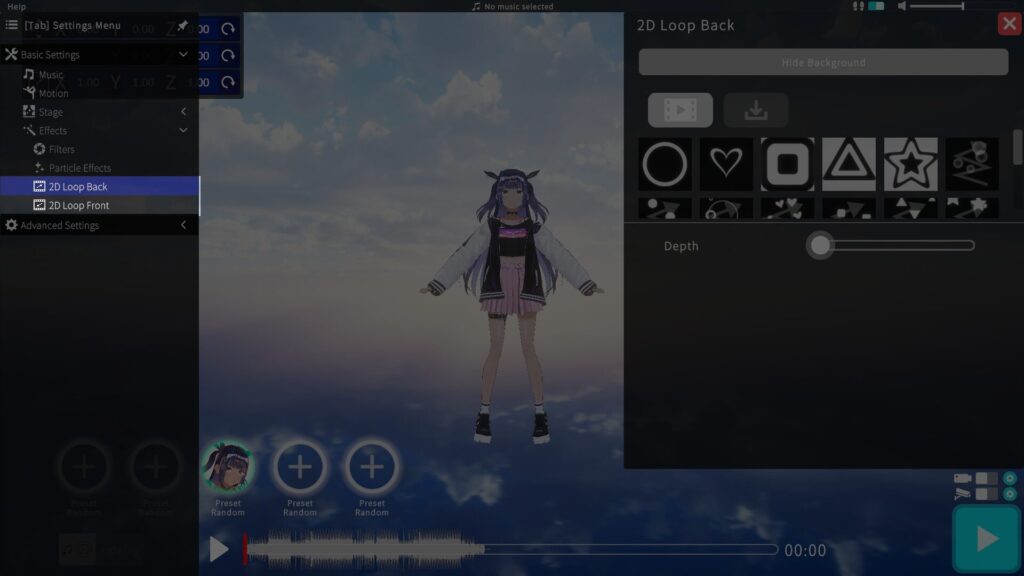
Task: Open the Motion settings entry
Action: tap(53, 93)
